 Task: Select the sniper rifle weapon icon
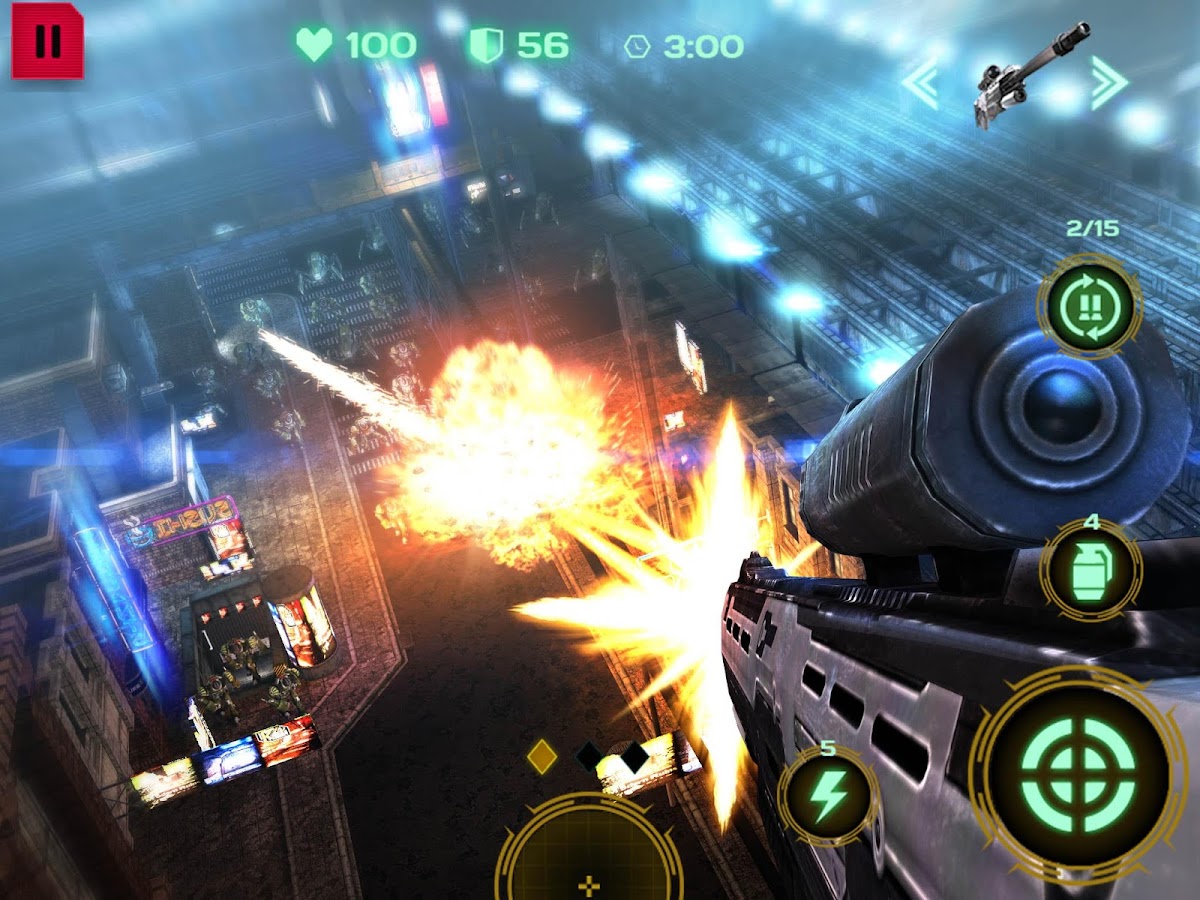1018,75
